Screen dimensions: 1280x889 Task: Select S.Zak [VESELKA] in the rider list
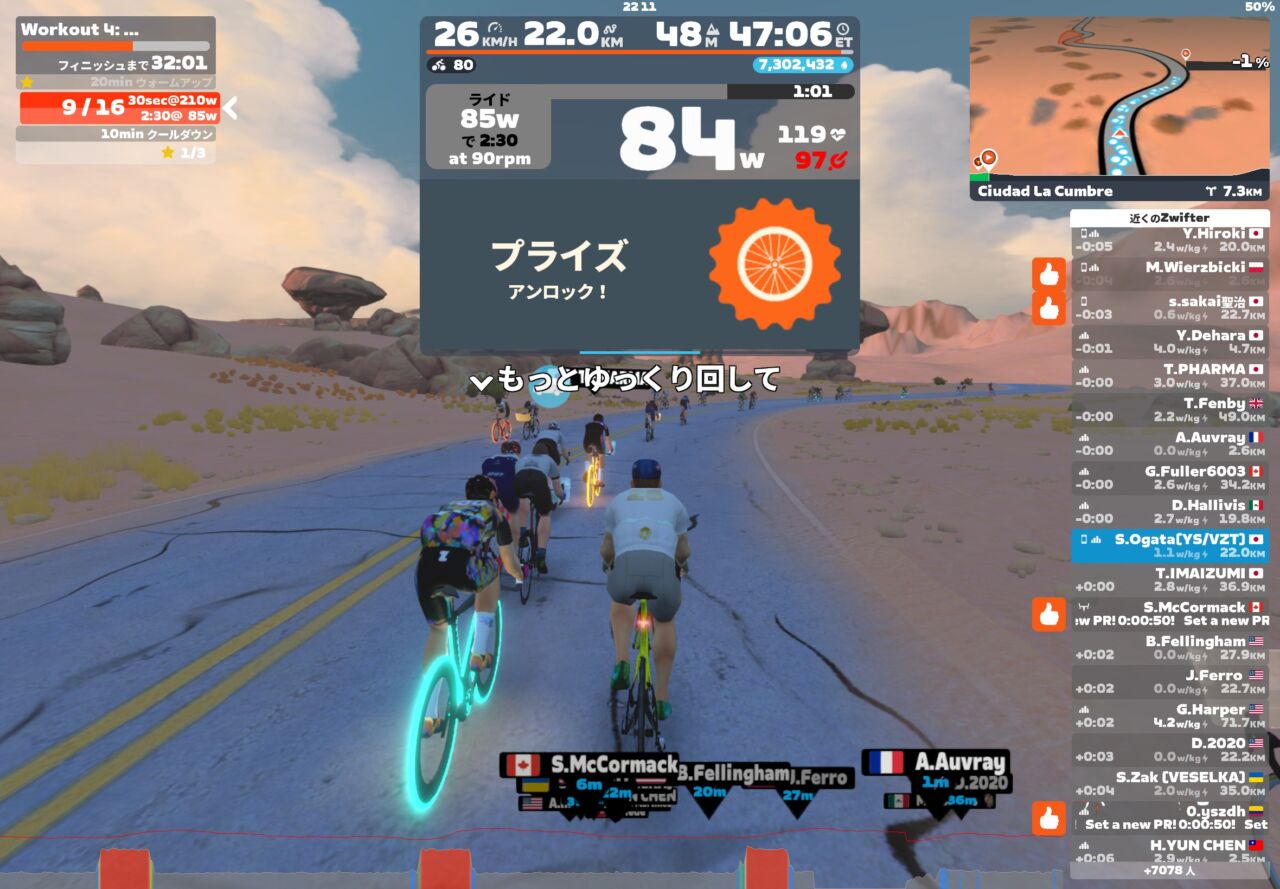tap(1169, 784)
